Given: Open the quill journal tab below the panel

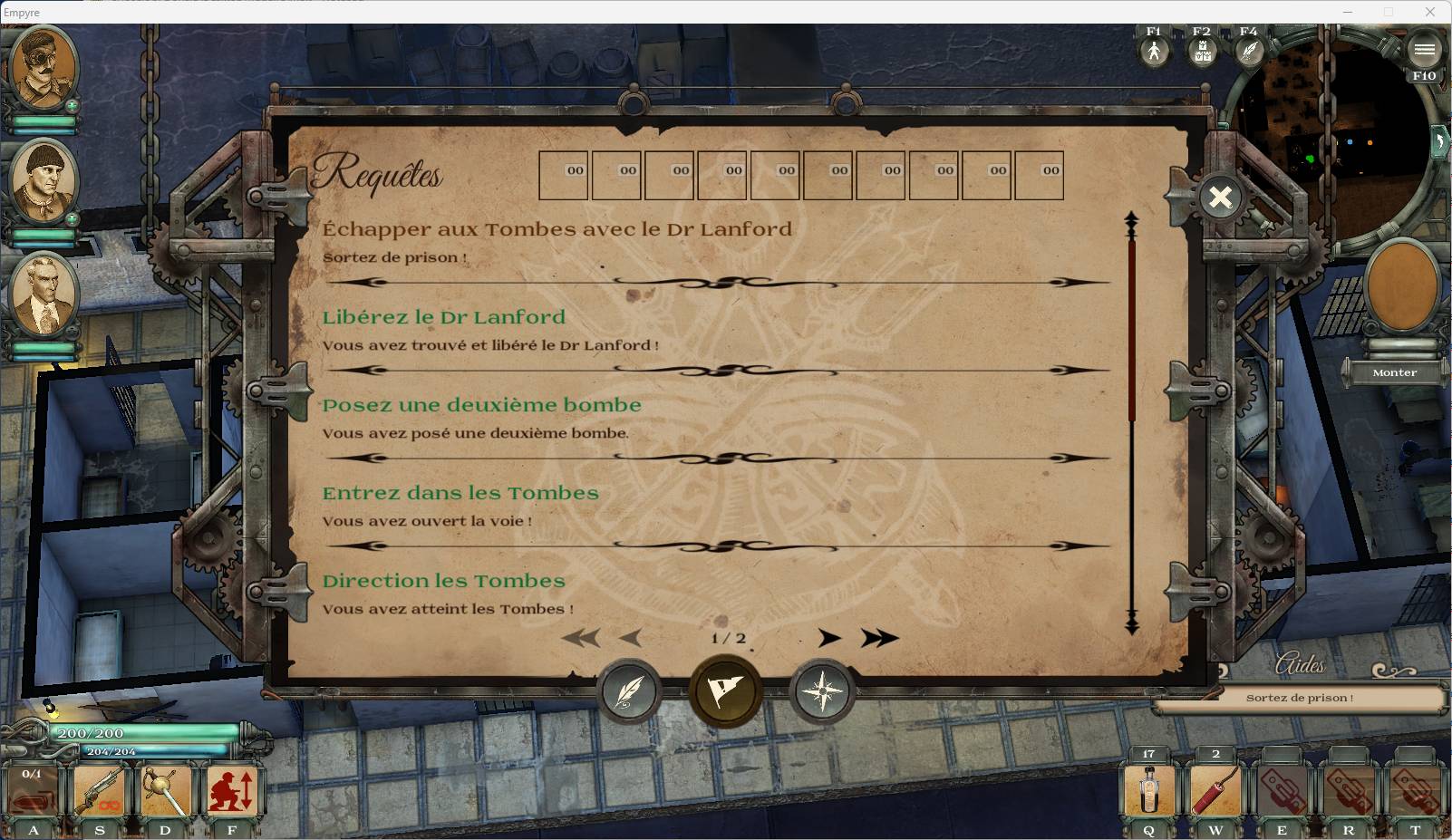Looking at the screenshot, I should (x=629, y=692).
